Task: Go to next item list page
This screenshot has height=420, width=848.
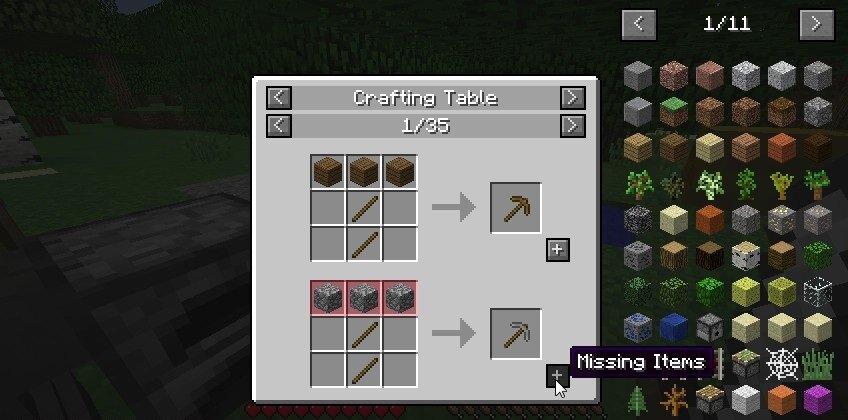Action: [817, 23]
